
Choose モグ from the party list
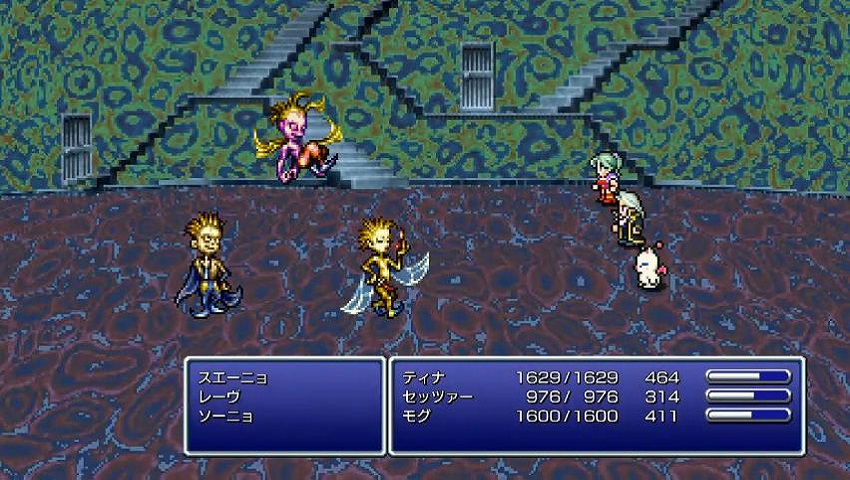point(418,415)
